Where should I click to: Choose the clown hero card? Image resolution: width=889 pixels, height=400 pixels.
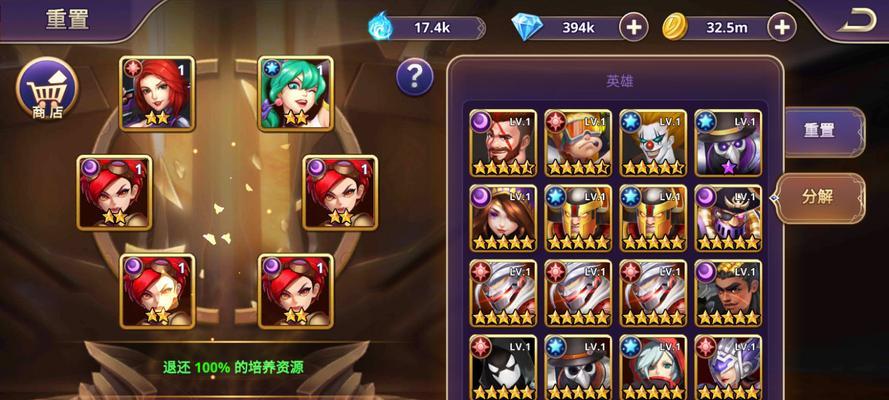coord(652,142)
